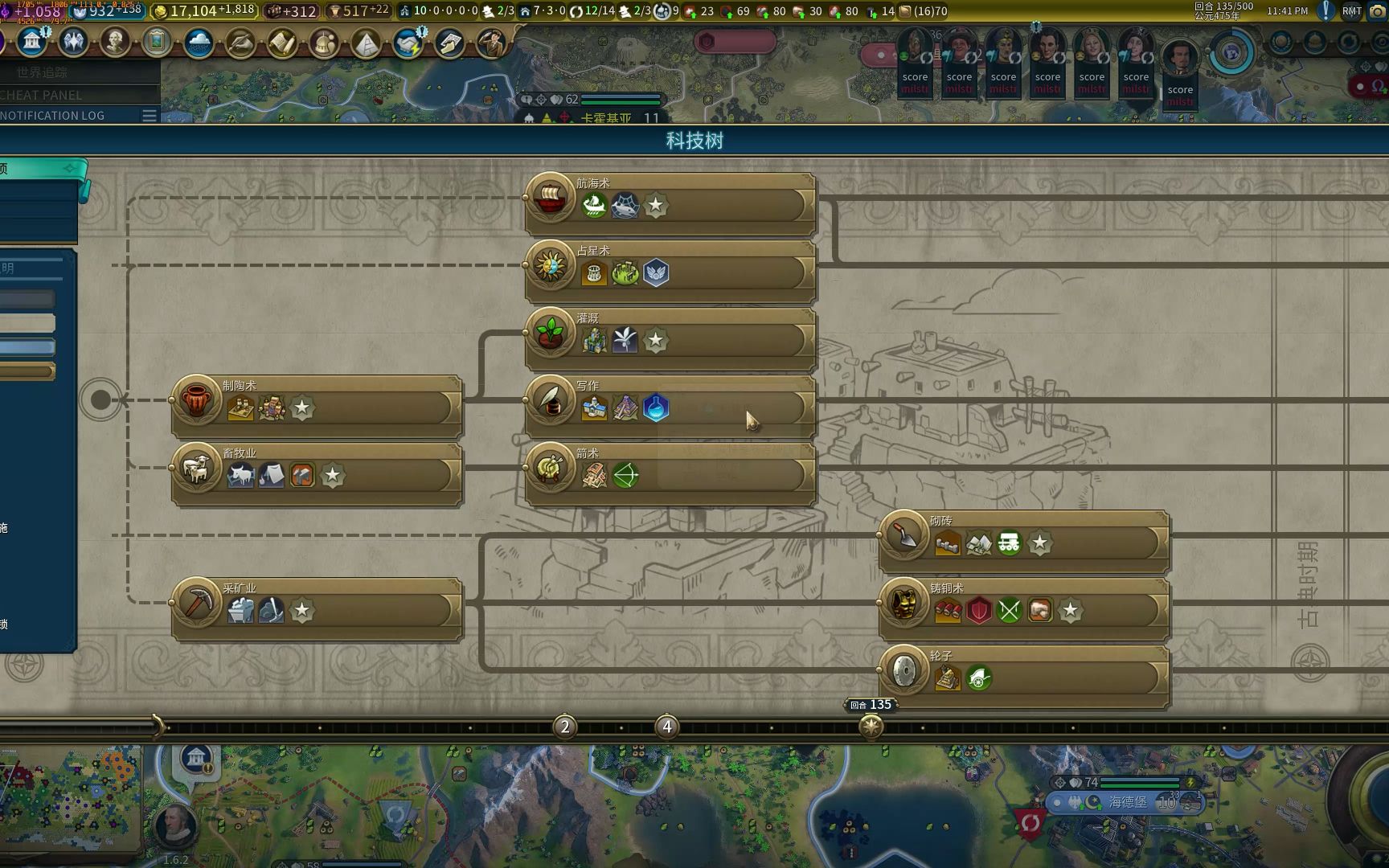Click the pyramid wonders icon in top bar
This screenshot has width=1389, height=868.
(x=366, y=42)
